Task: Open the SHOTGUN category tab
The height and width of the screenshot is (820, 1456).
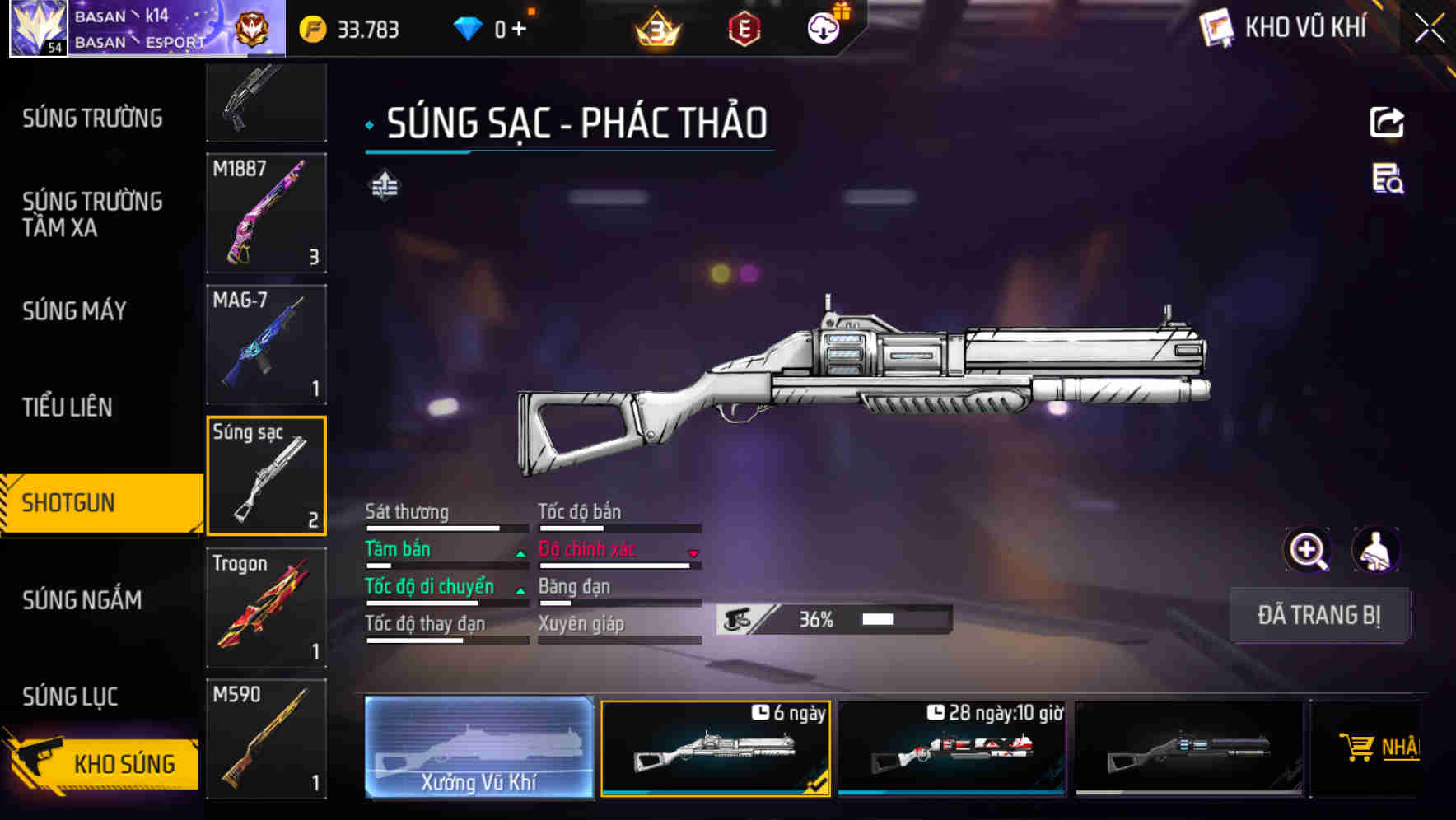Action: click(x=70, y=502)
